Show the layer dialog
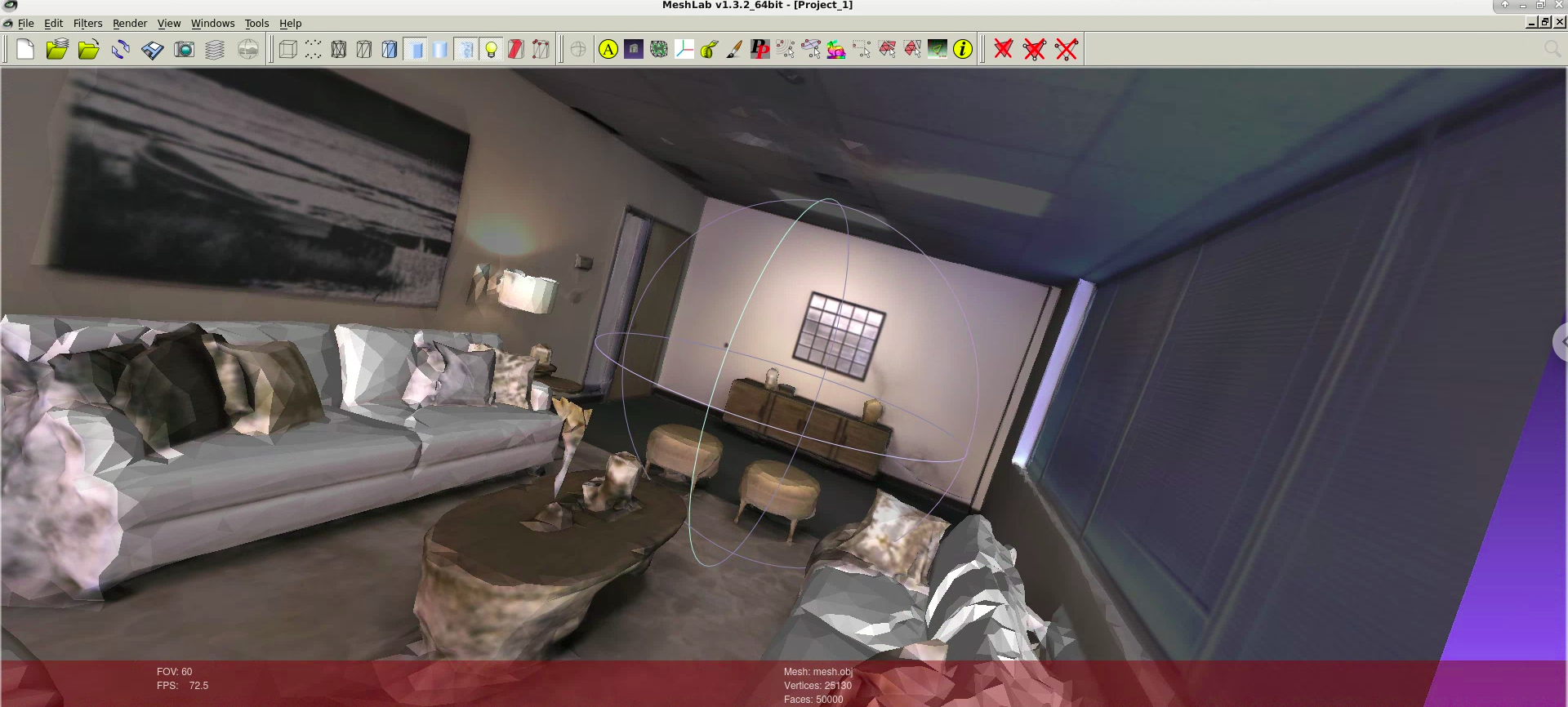The height and width of the screenshot is (707, 1568). point(213,49)
